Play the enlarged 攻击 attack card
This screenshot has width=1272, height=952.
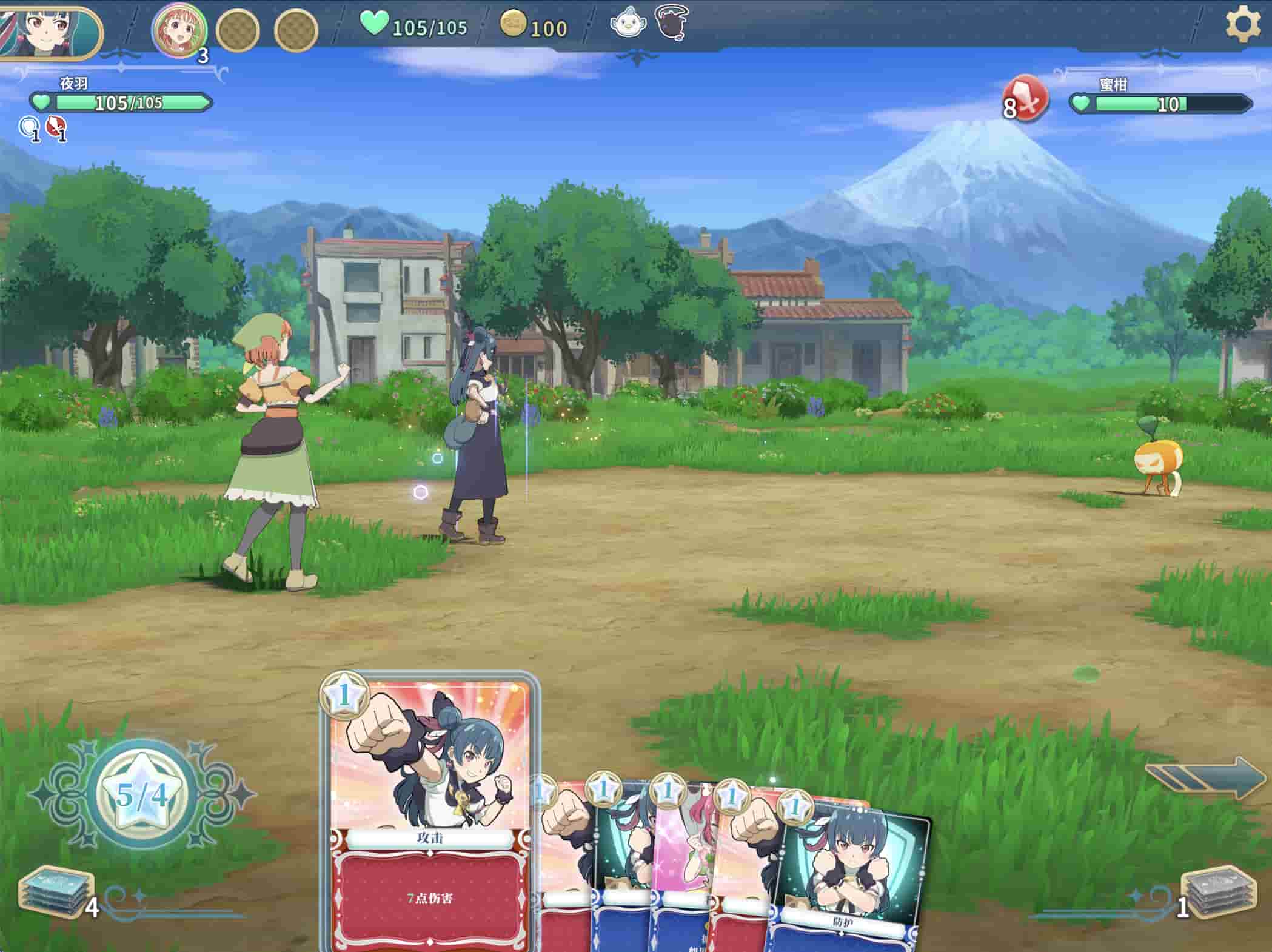(429, 813)
